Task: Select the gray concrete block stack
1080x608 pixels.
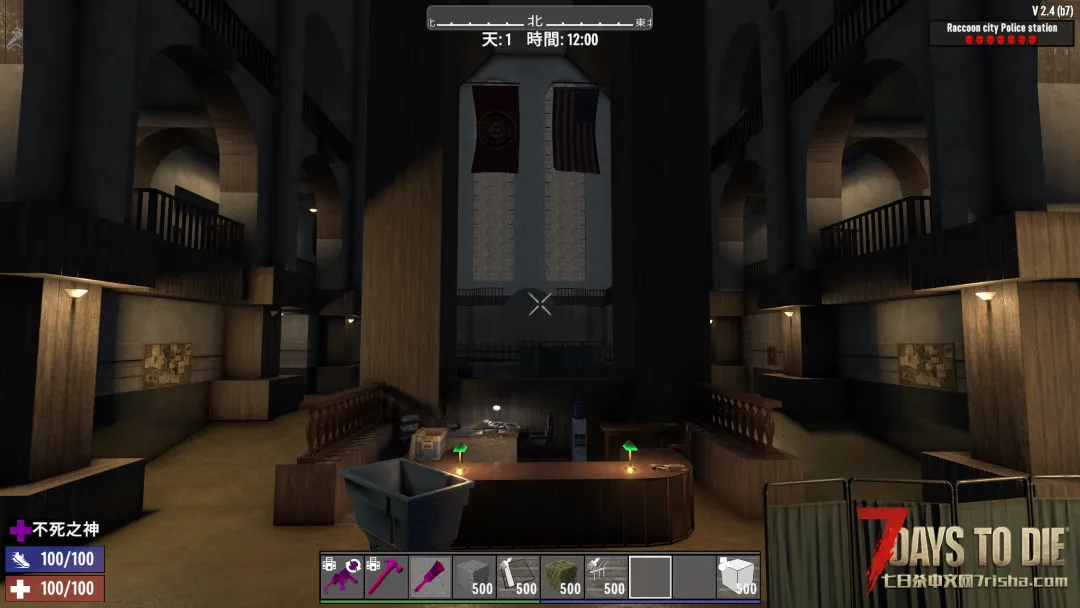Action: click(474, 577)
